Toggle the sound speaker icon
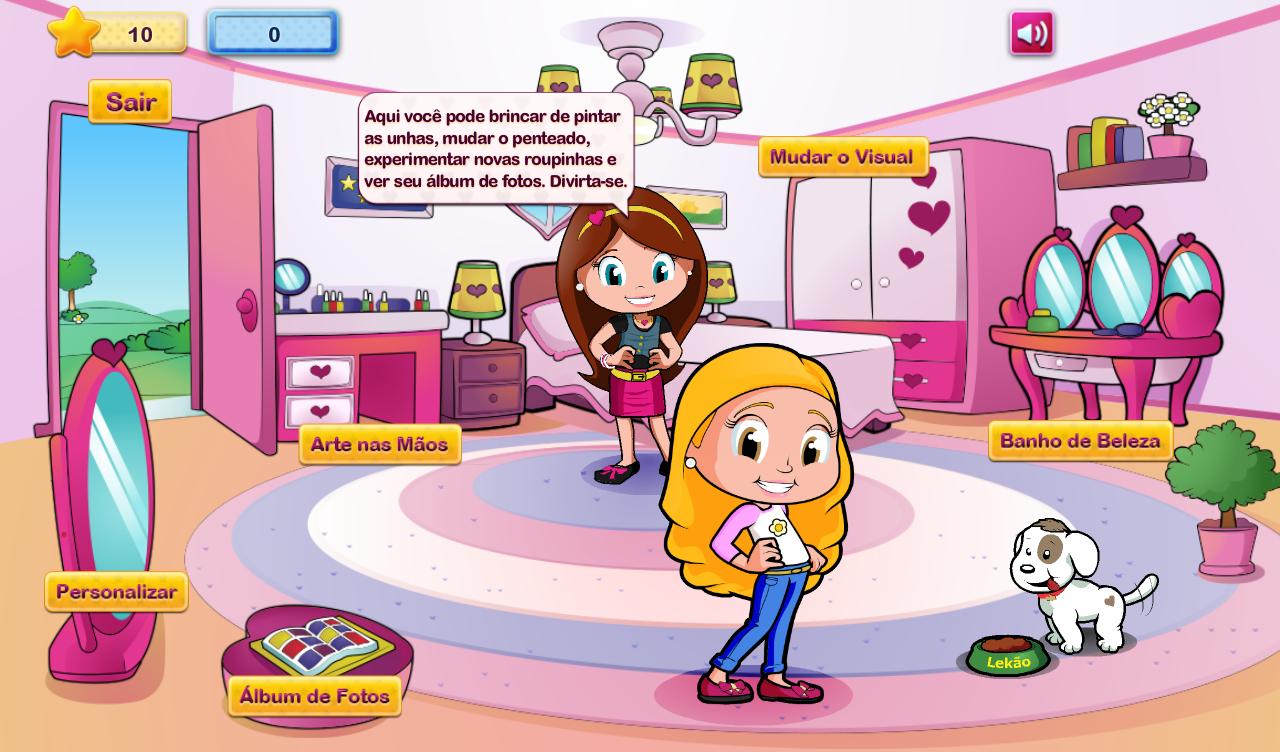Image resolution: width=1280 pixels, height=752 pixels. (x=1031, y=34)
